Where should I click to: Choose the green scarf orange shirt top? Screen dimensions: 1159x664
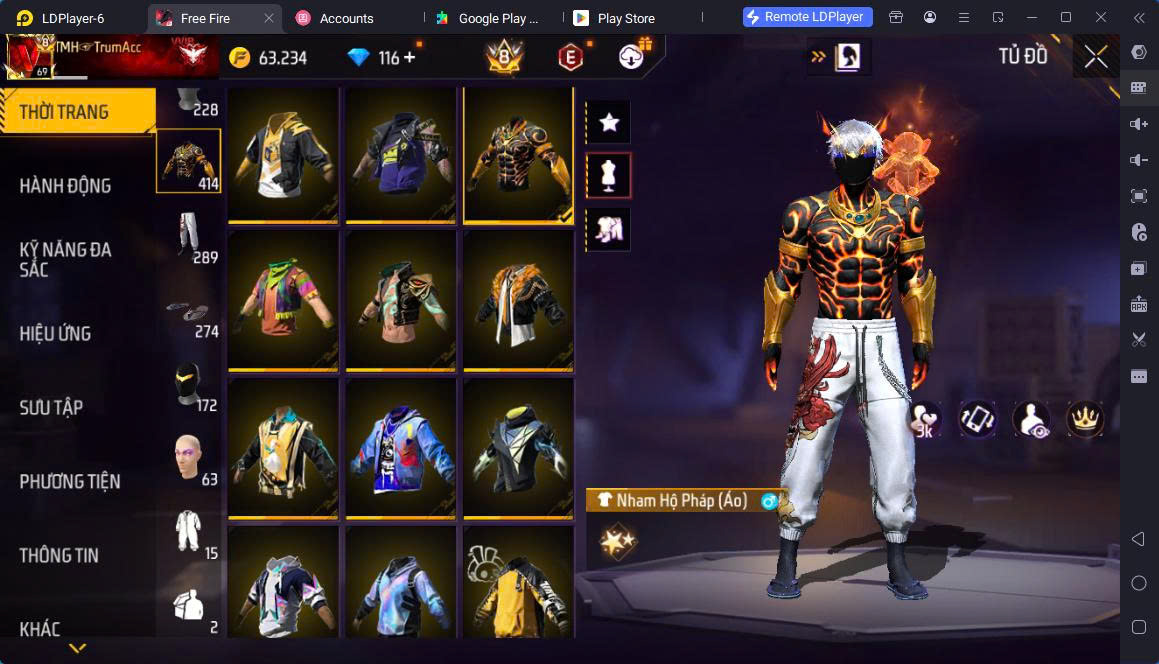pyautogui.click(x=283, y=300)
